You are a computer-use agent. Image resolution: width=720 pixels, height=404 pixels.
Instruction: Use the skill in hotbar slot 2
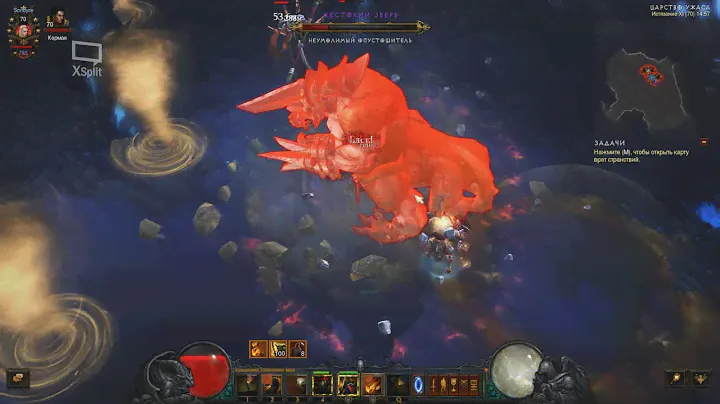[x=273, y=384]
